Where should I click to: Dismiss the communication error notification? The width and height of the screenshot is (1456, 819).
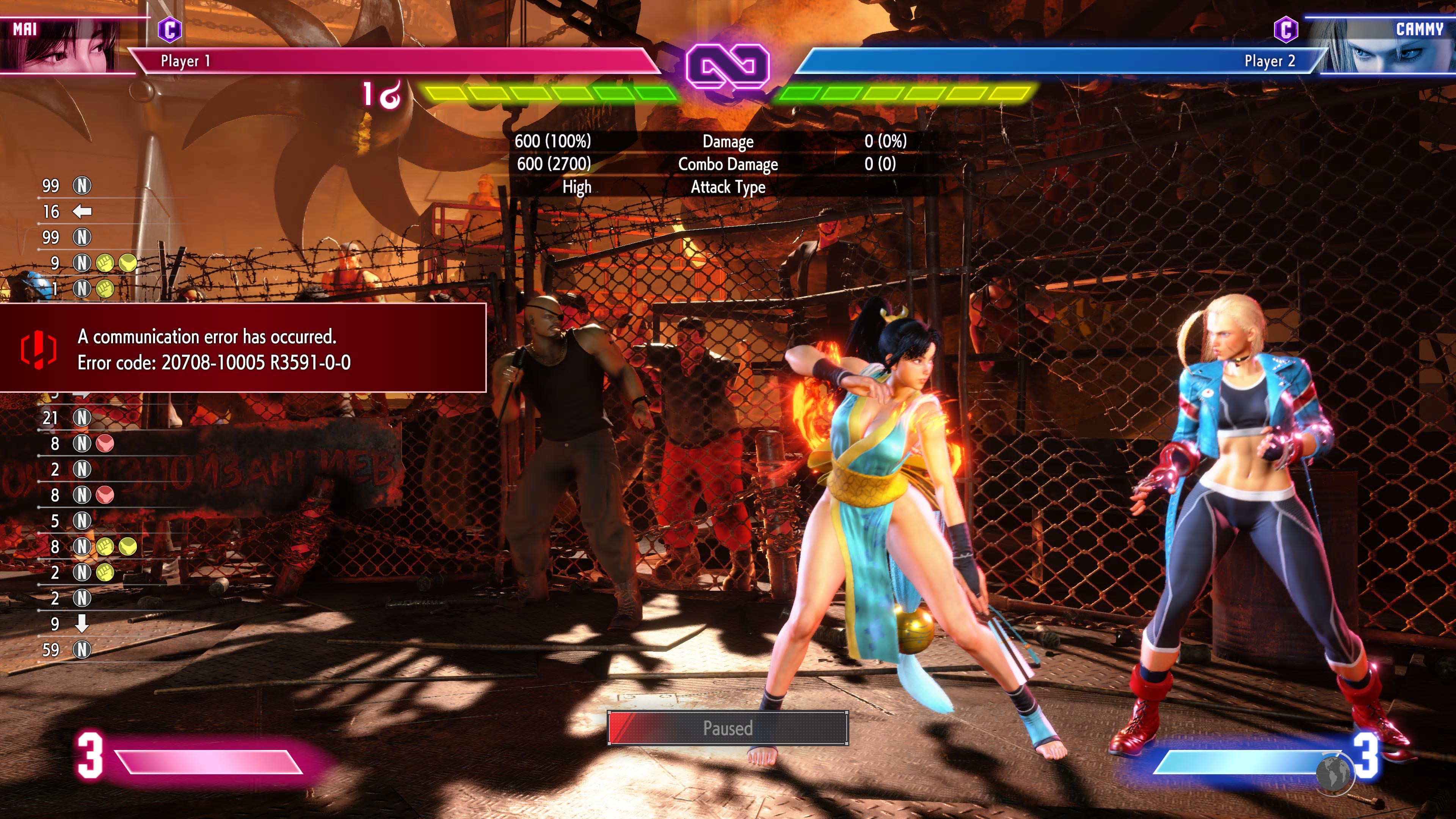[243, 348]
